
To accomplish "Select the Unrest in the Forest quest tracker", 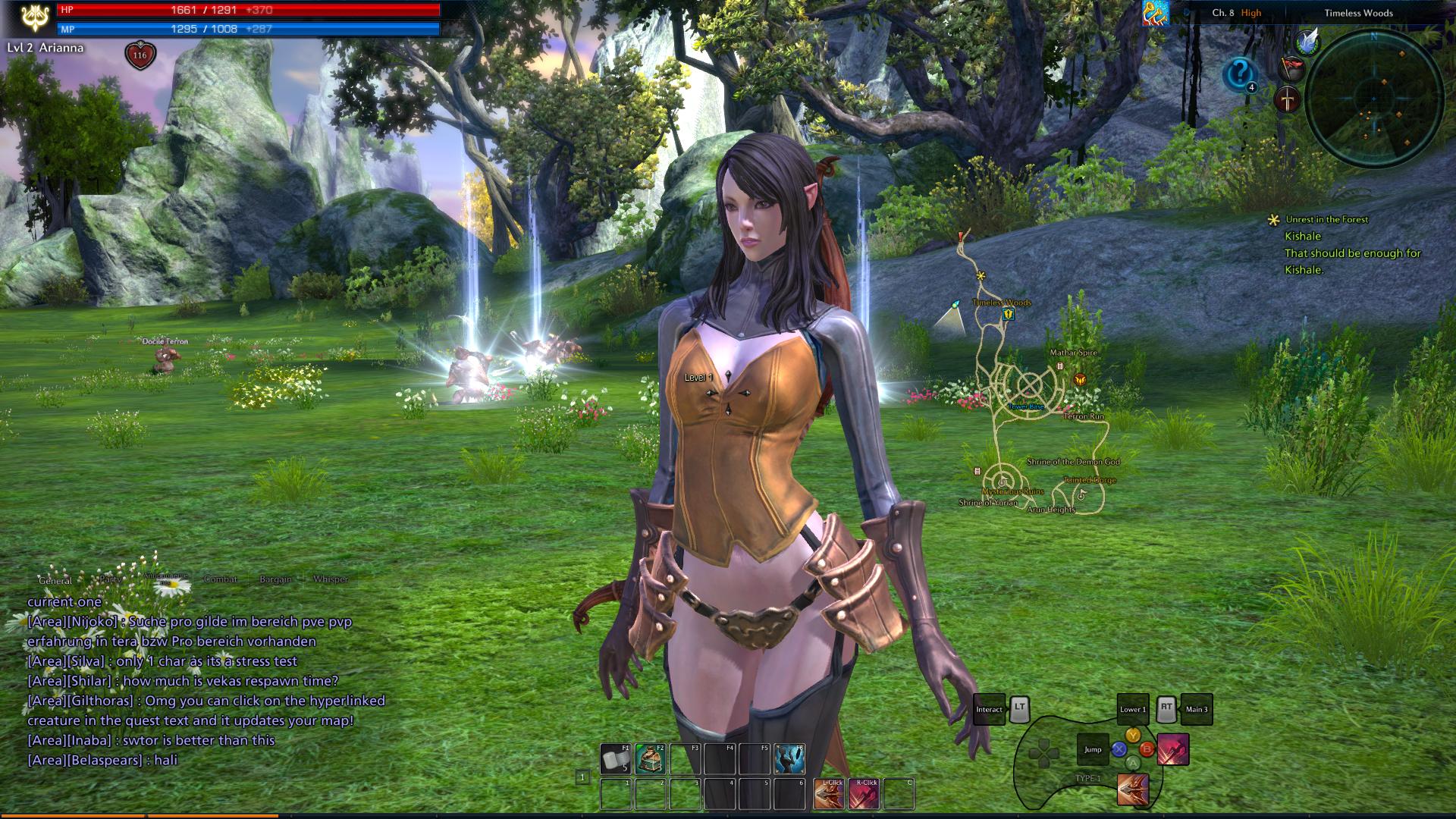I will (1326, 219).
